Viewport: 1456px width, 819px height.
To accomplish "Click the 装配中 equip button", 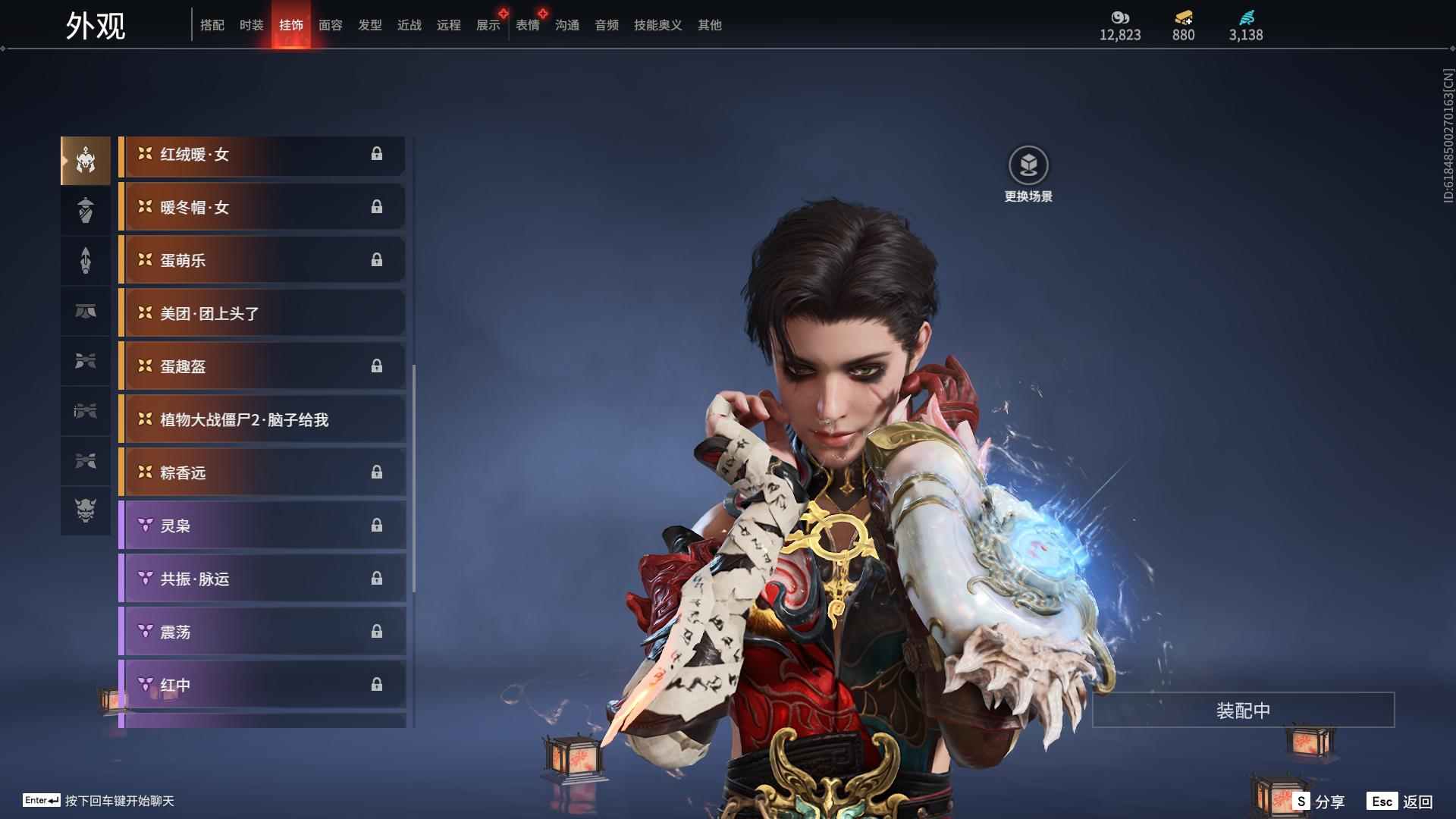I will (1243, 711).
